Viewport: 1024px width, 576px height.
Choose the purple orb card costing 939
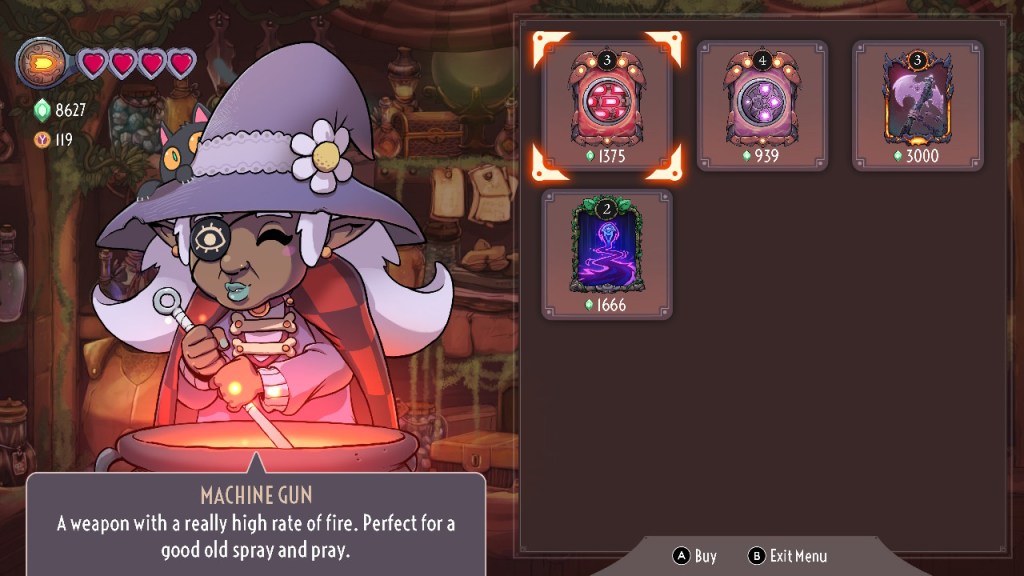click(762, 105)
